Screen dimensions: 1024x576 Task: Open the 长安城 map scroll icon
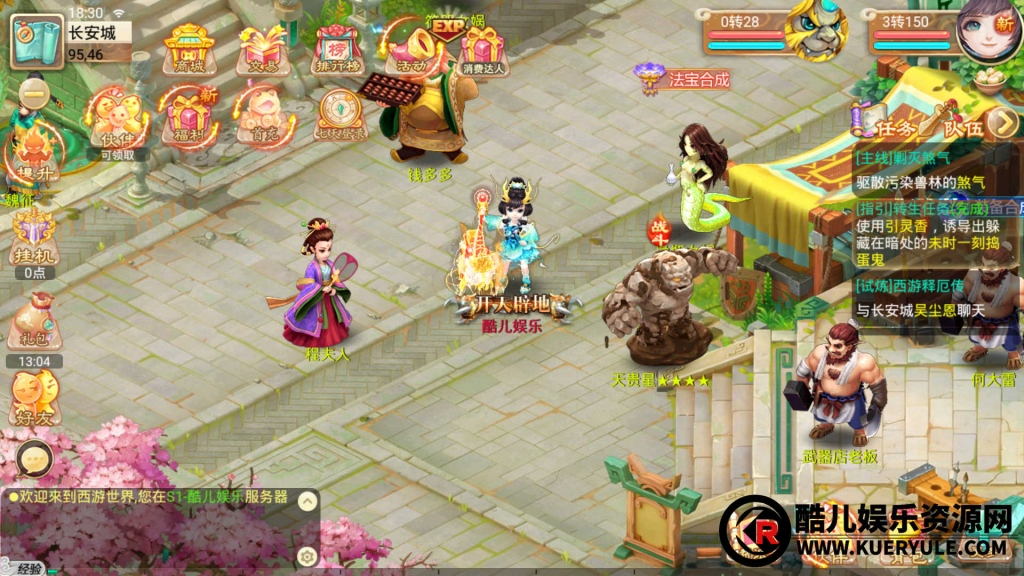click(x=36, y=42)
